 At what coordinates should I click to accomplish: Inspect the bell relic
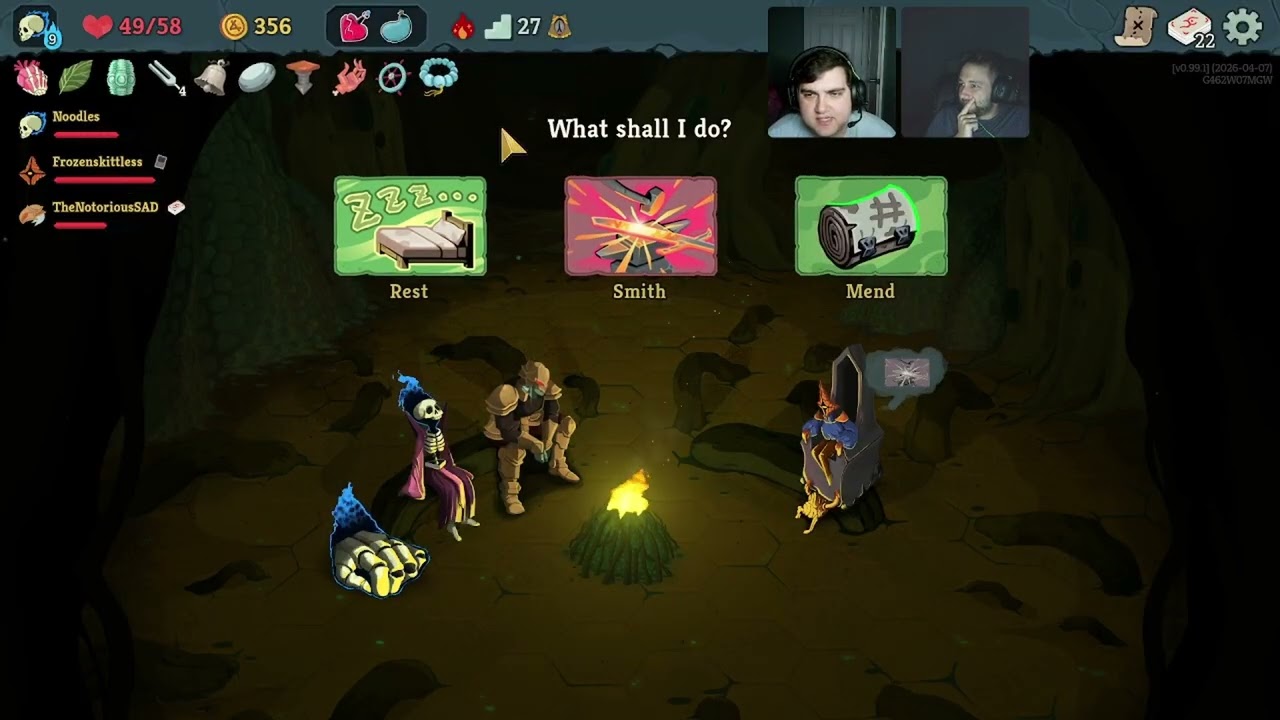[211, 77]
